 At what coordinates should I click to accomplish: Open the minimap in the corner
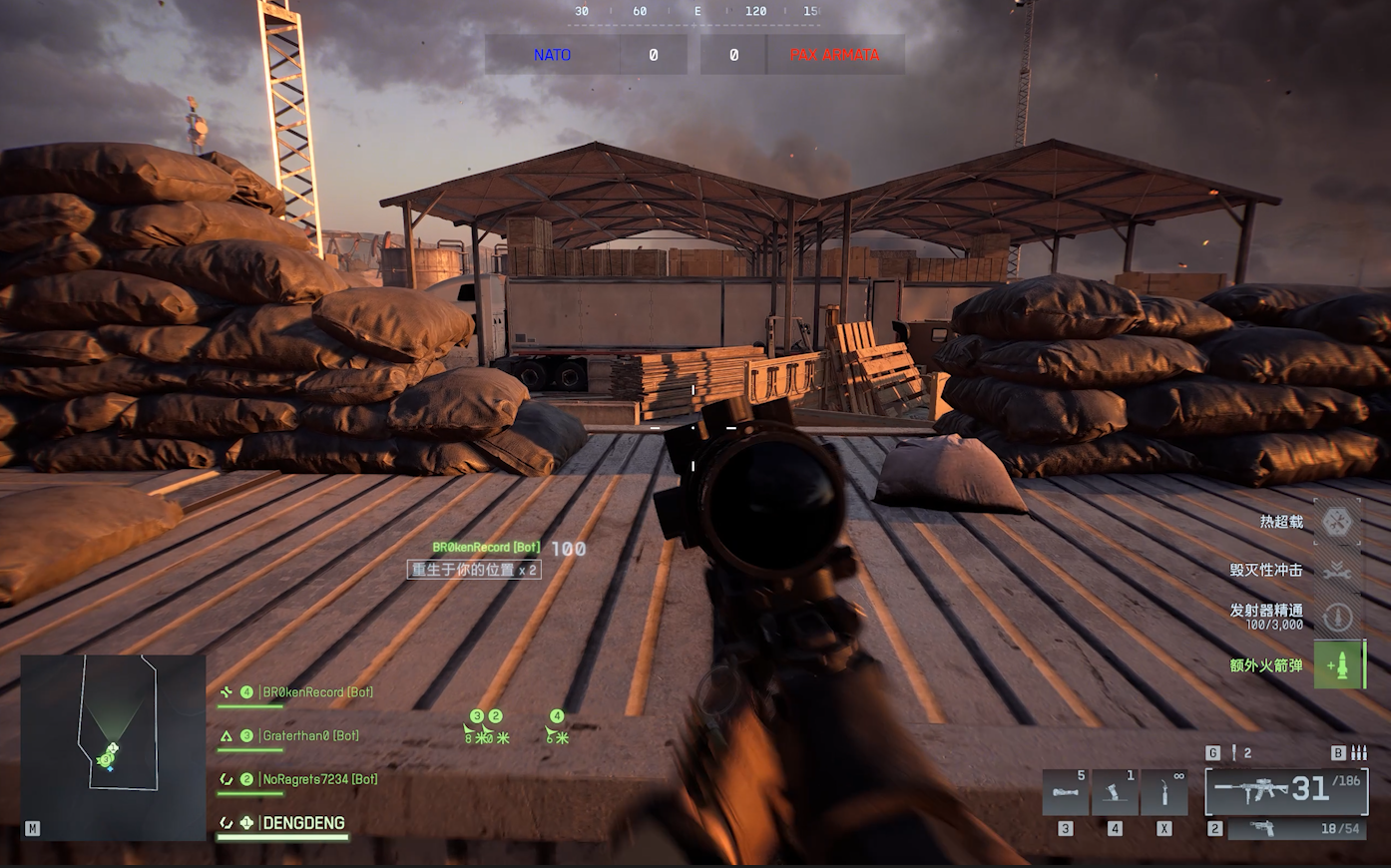click(x=113, y=746)
